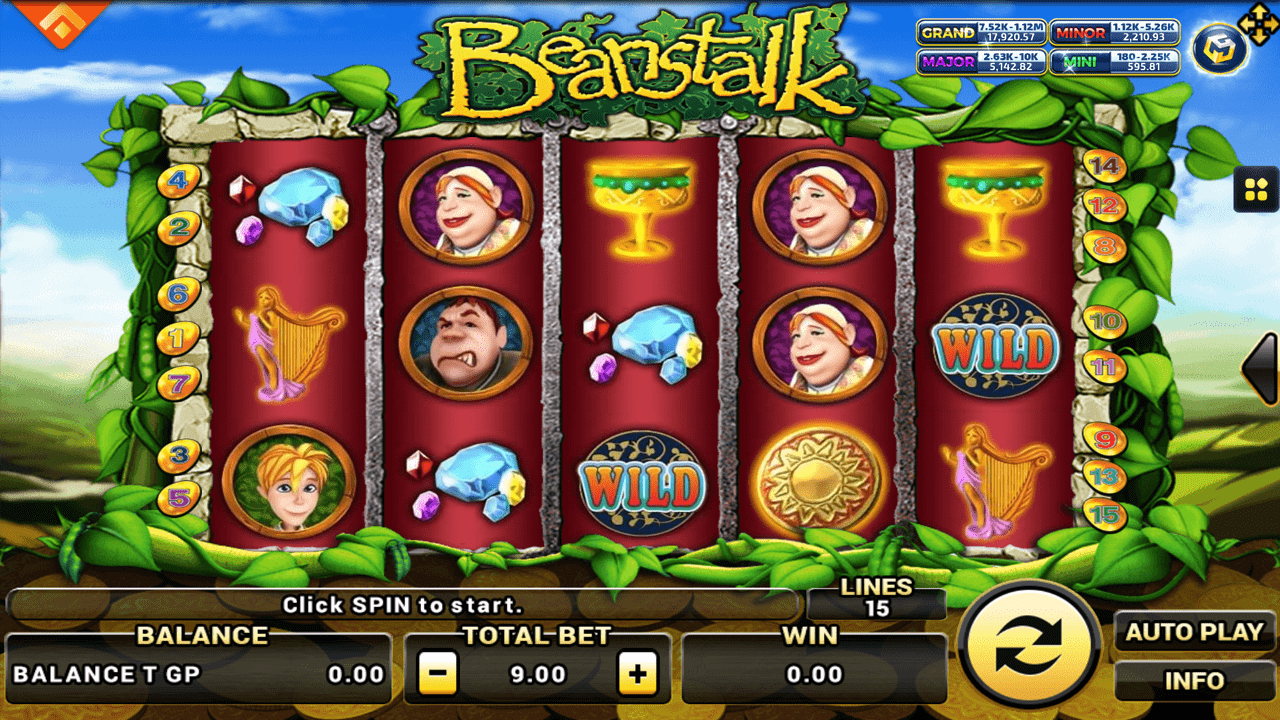Click the WILD symbol on reel three
The image size is (1280, 720).
[x=638, y=482]
